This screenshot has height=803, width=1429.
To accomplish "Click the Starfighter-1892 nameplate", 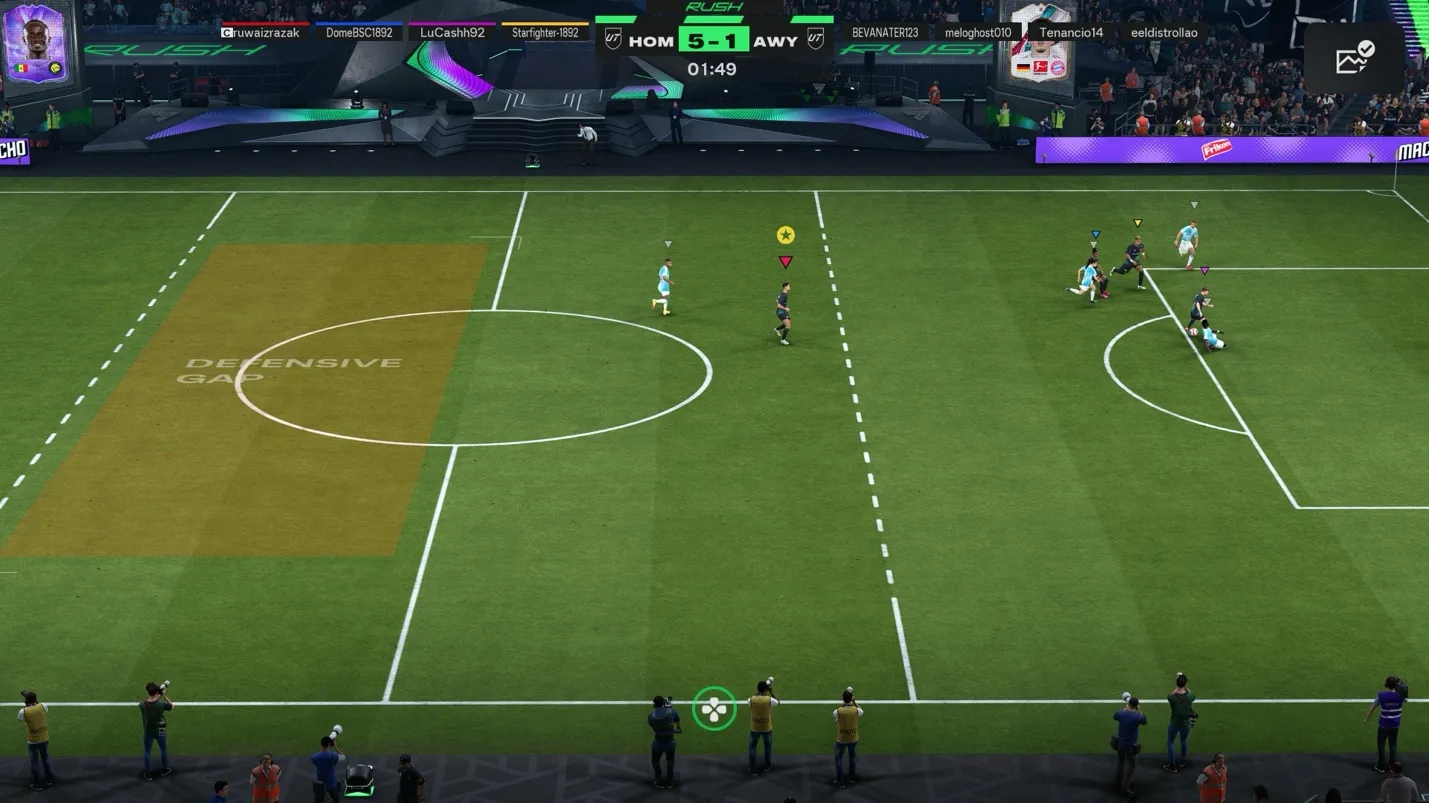I will coord(547,31).
